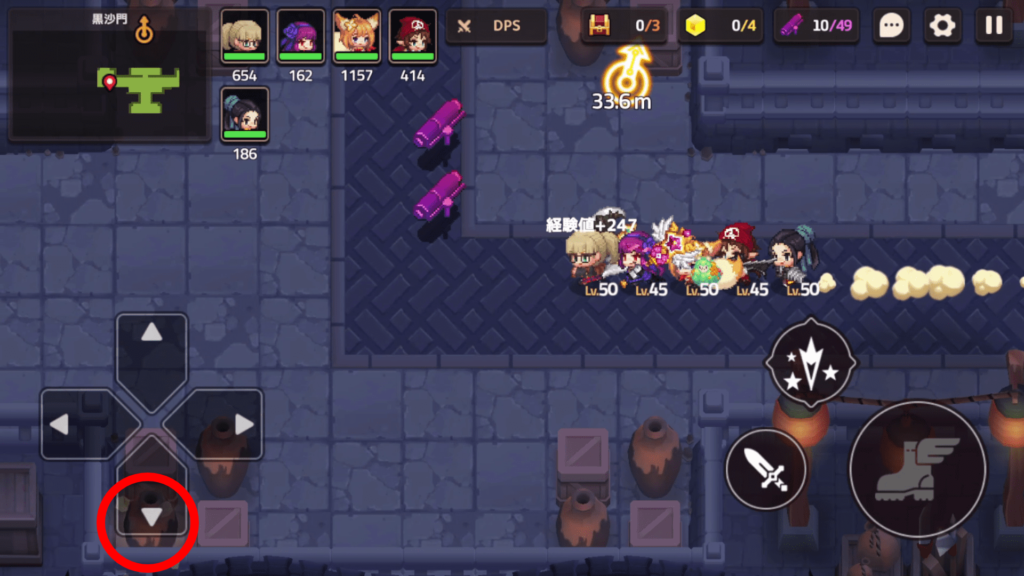Toggle the DPS meter button

495,26
